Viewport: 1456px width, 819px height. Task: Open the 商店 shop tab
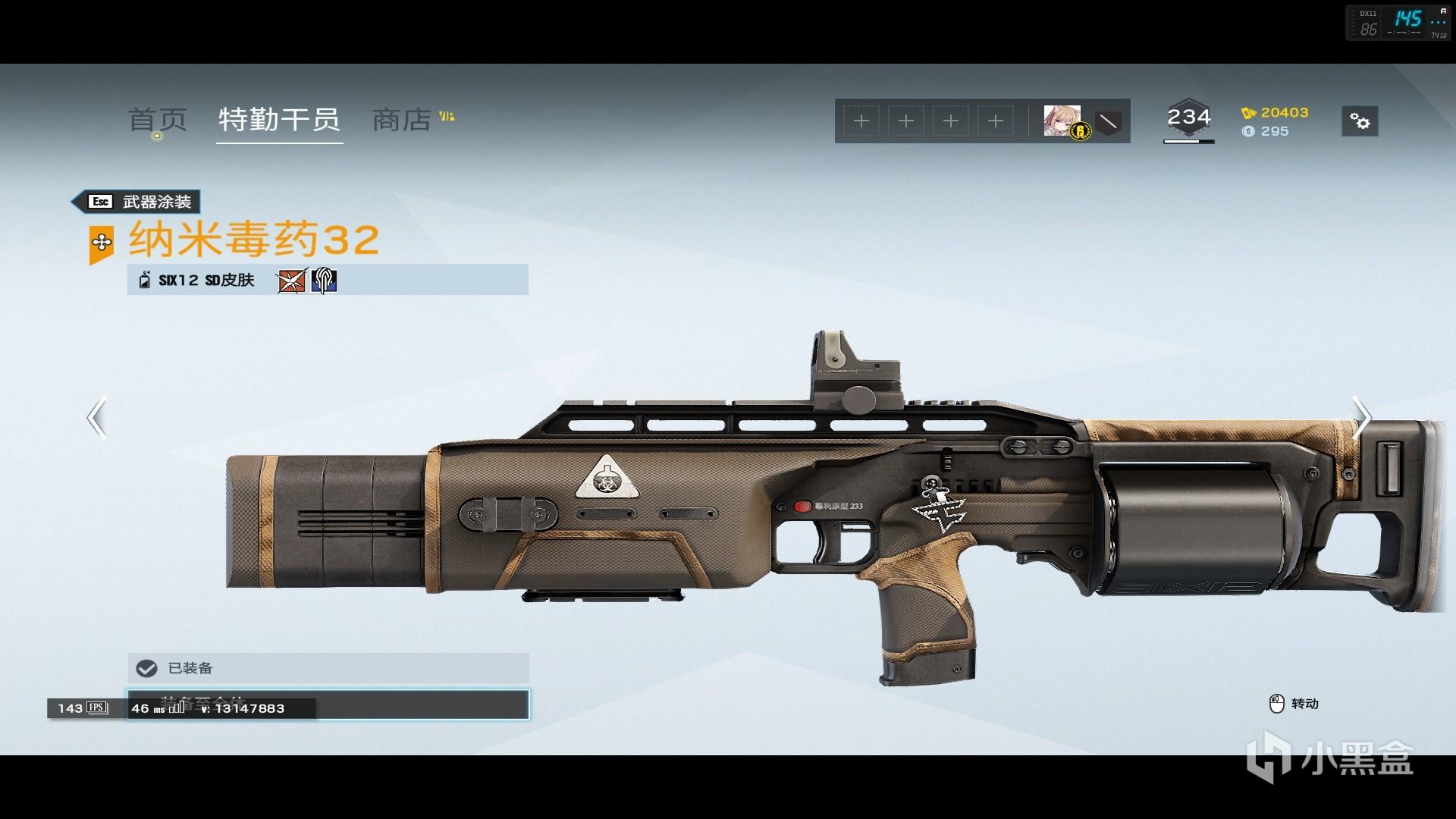(x=402, y=120)
